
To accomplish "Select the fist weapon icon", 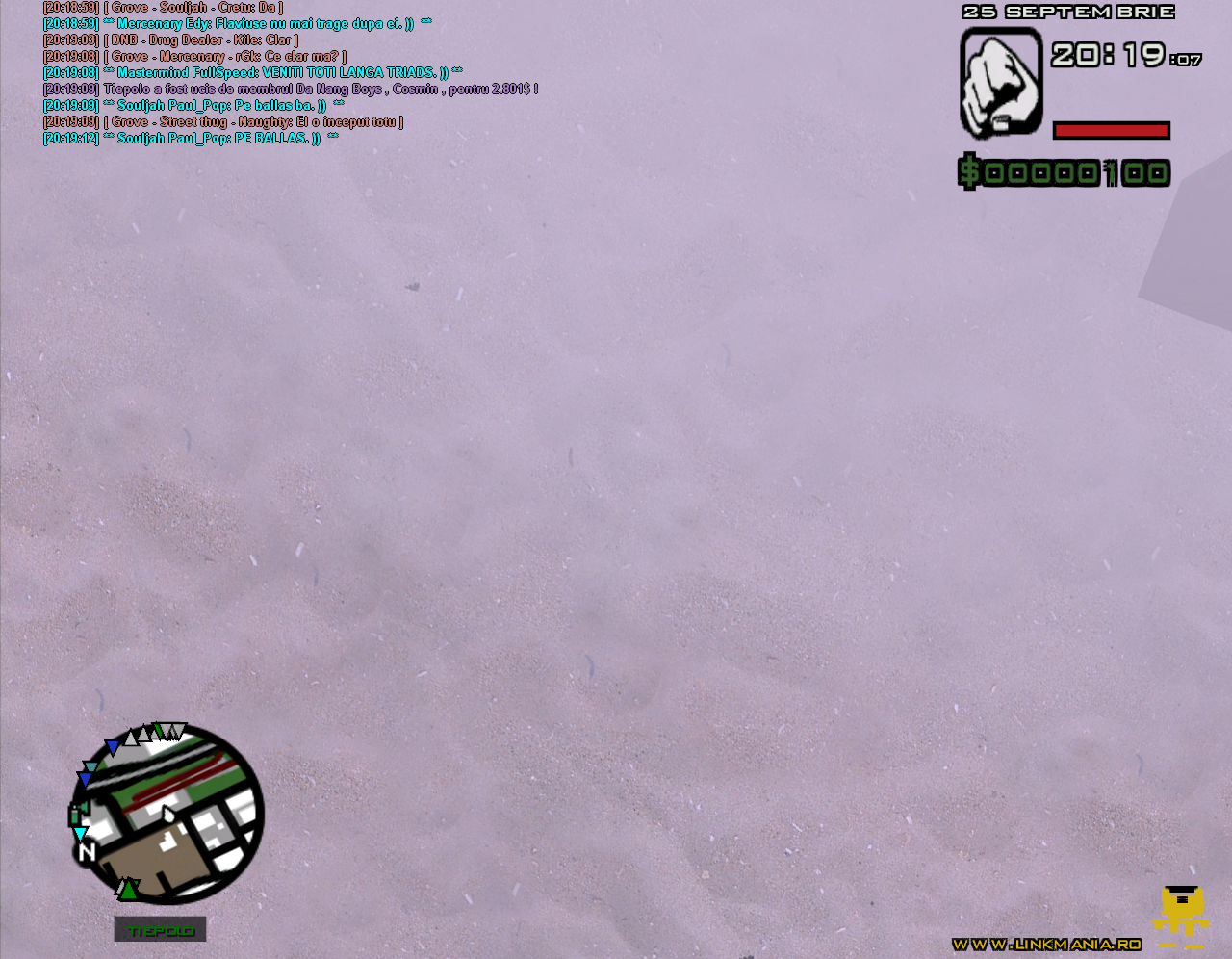I will pyautogui.click(x=1000, y=80).
